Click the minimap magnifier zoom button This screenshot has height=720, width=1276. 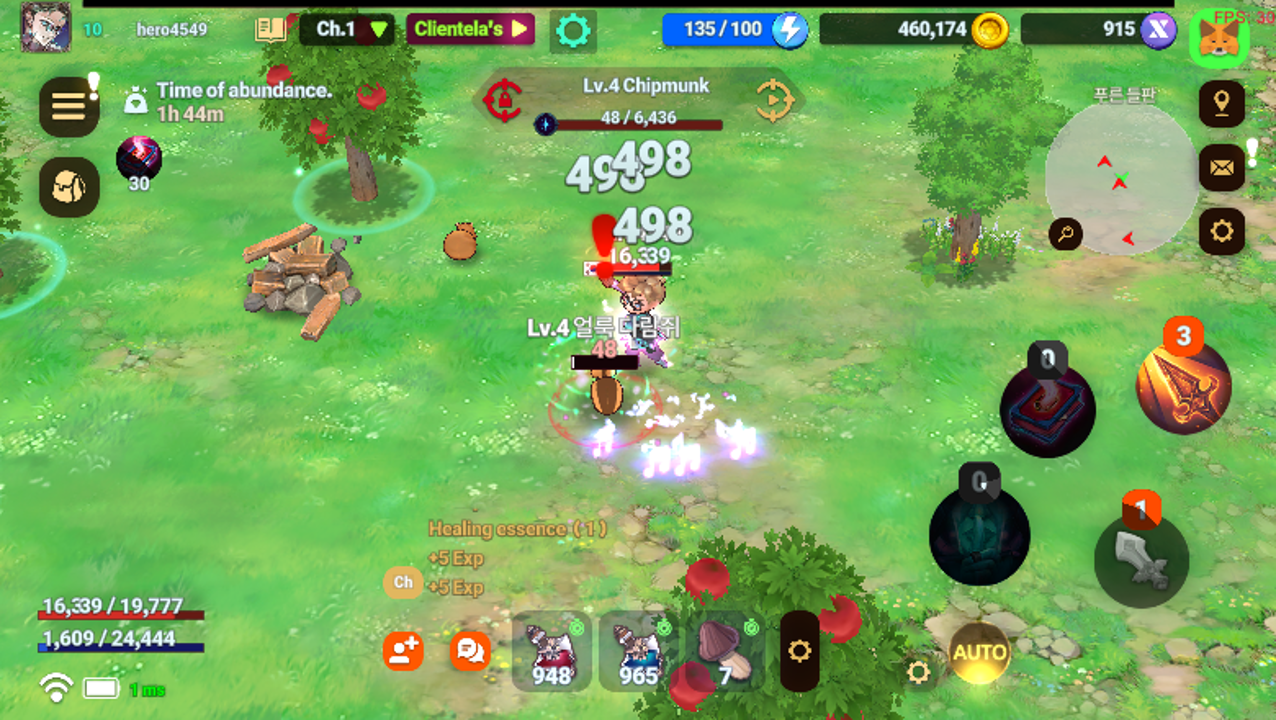1066,235
